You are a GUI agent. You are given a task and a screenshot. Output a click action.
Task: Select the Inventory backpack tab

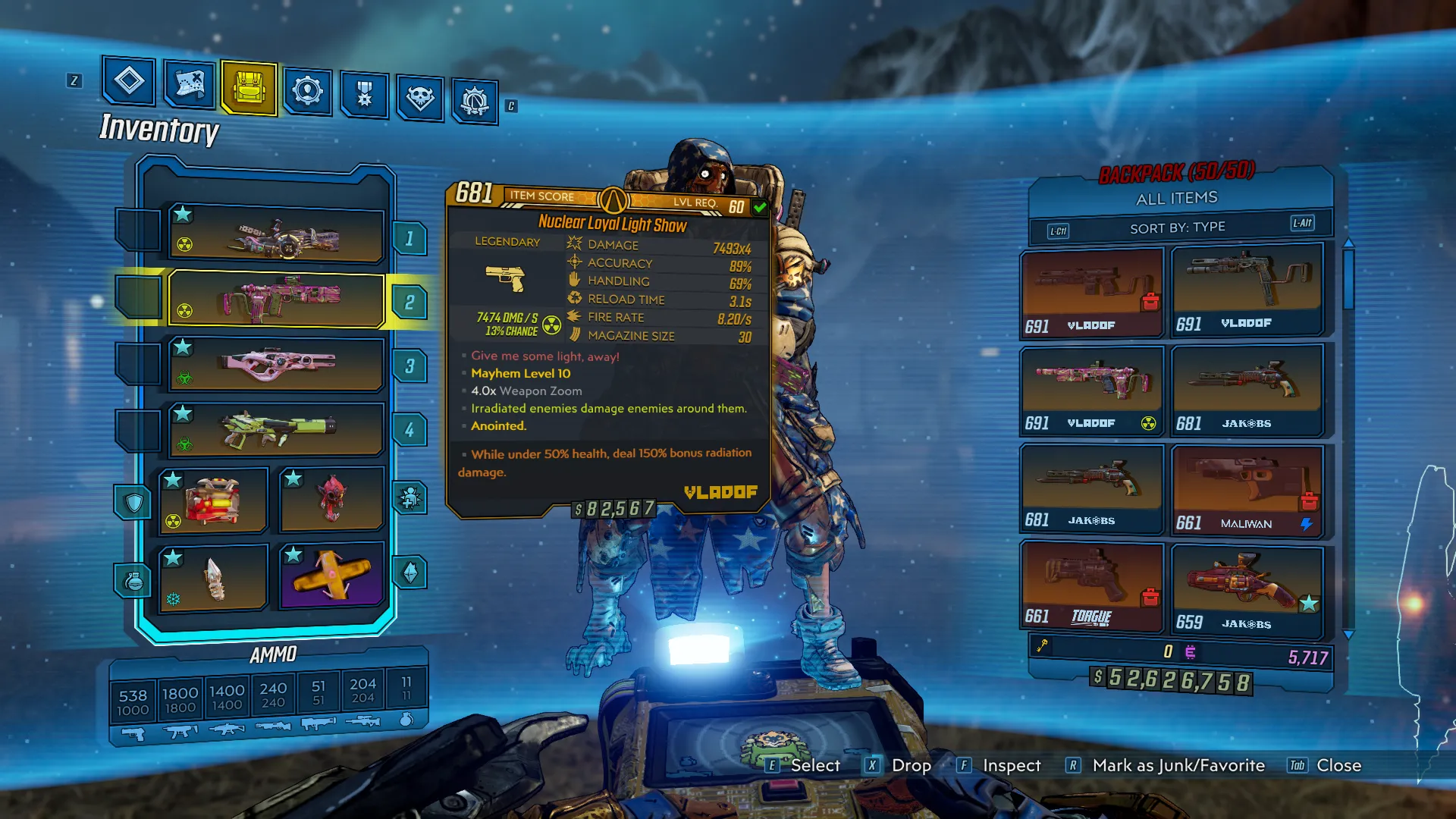[249, 88]
